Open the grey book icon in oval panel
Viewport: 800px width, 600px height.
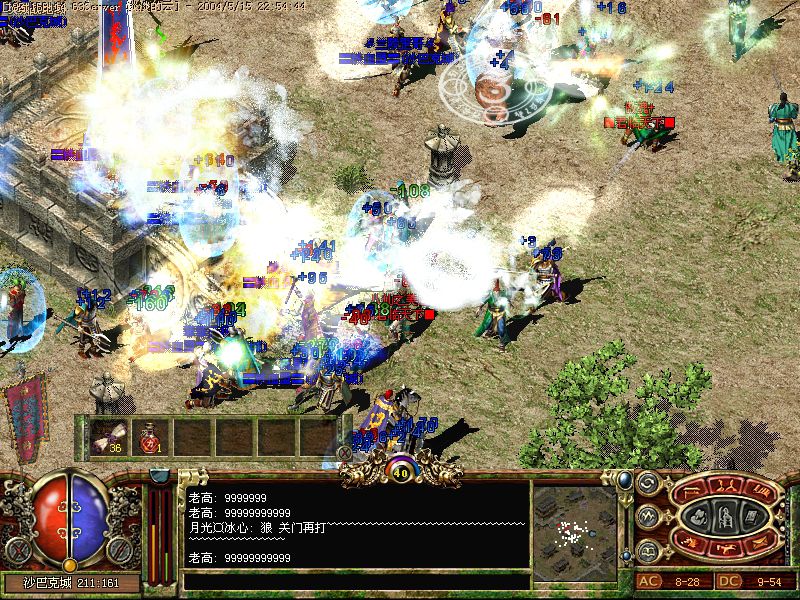[750, 517]
